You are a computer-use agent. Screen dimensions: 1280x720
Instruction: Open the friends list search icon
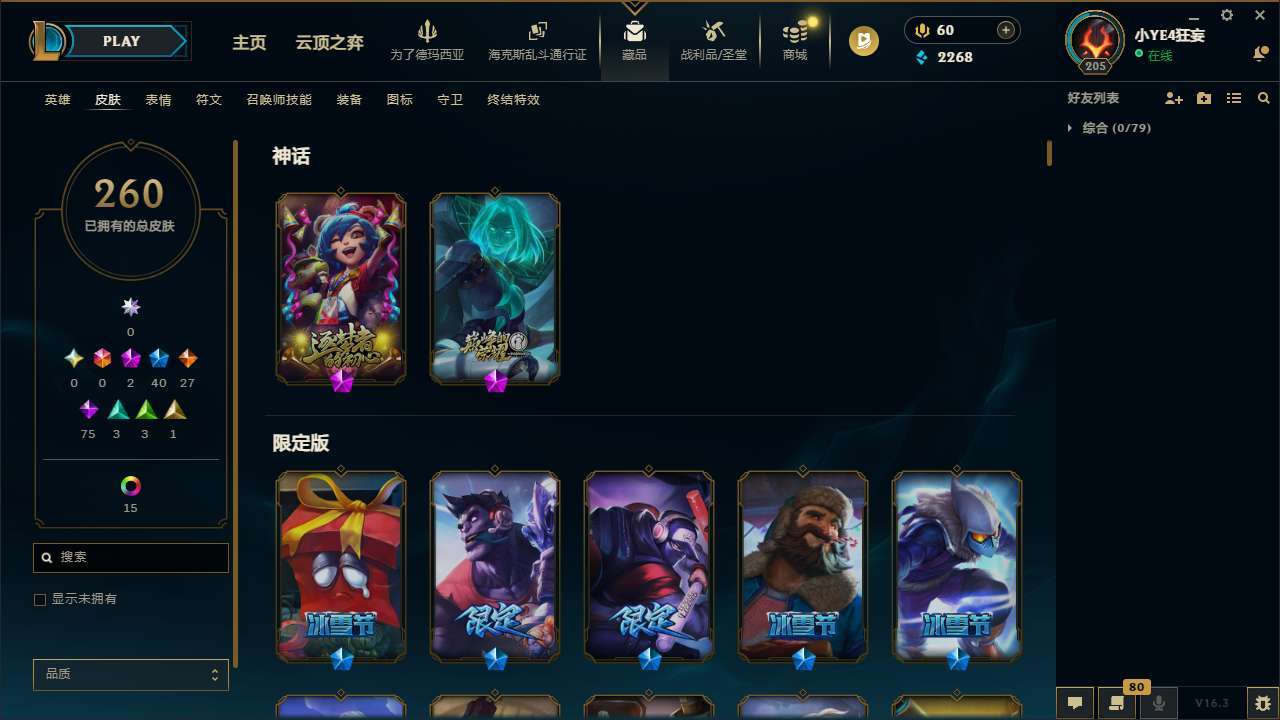coord(1264,98)
